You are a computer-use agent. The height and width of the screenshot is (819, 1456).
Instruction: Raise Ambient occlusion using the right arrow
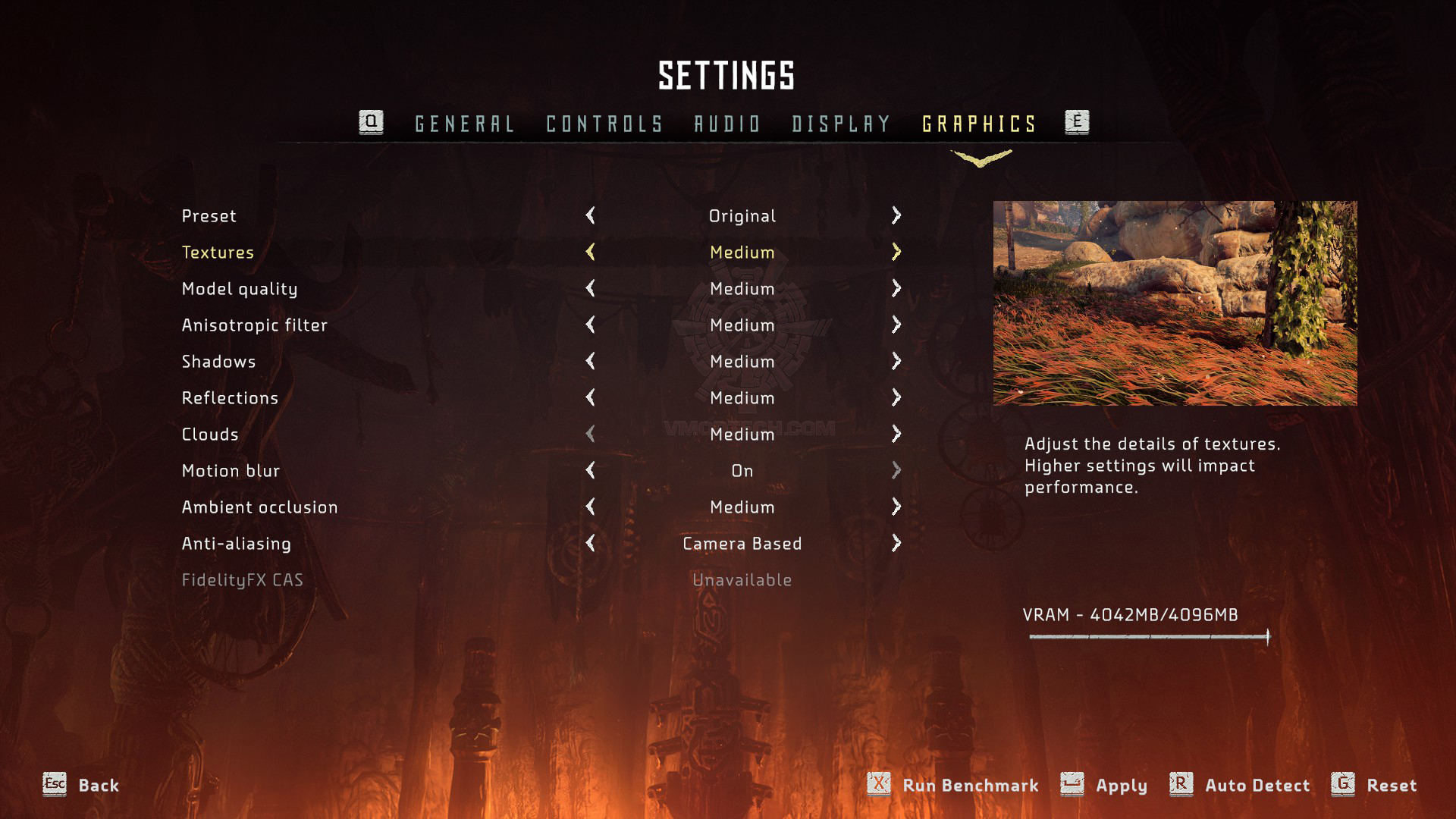(896, 507)
